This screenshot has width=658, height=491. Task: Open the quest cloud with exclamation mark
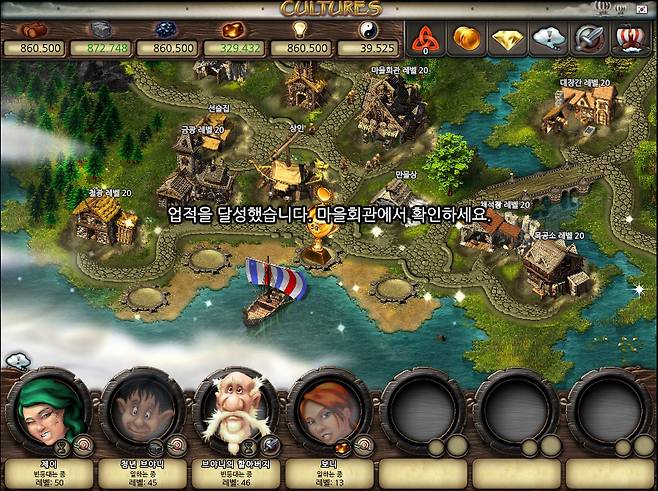click(549, 38)
